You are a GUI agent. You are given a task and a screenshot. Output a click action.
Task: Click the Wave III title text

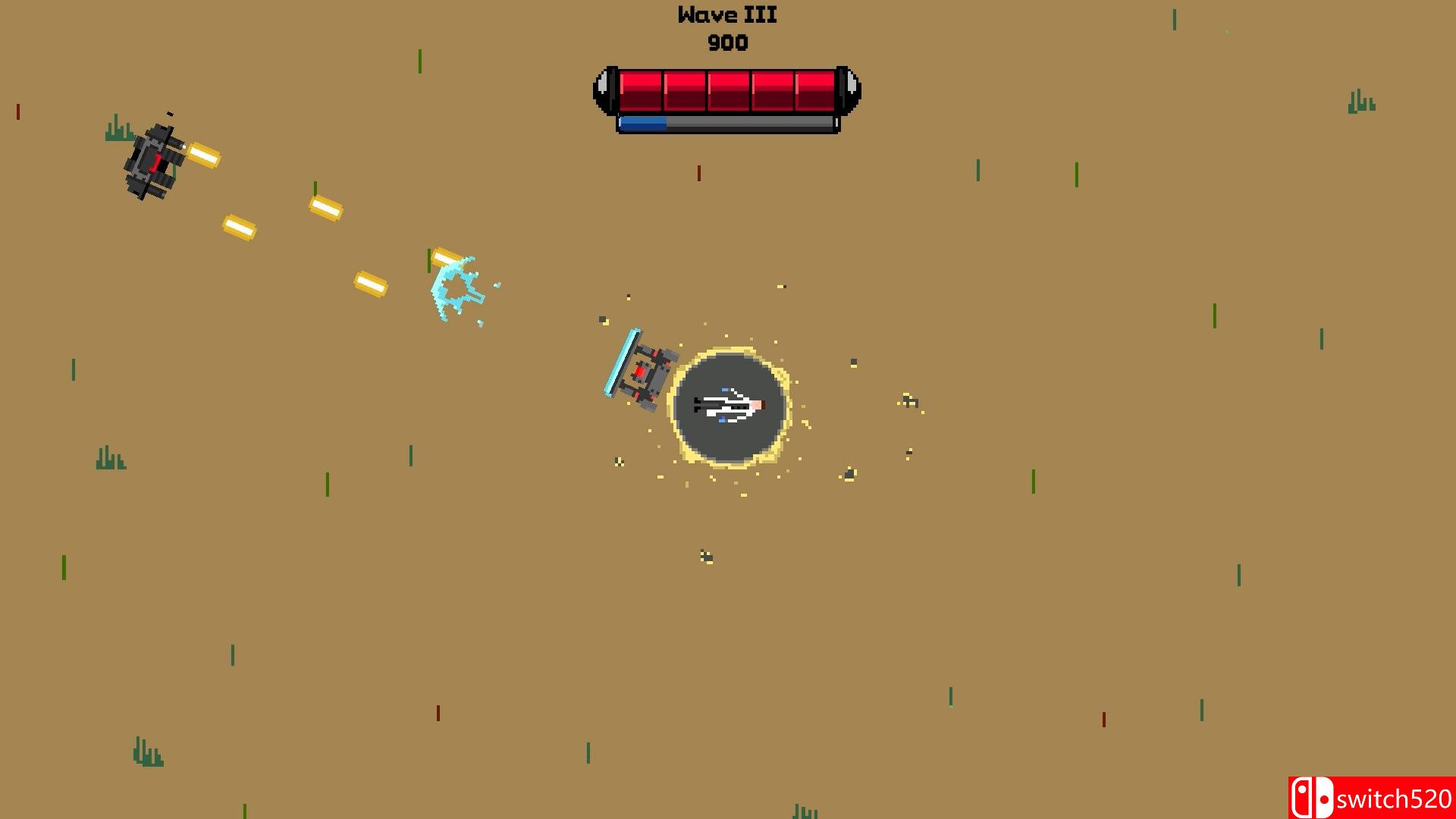[x=726, y=15]
